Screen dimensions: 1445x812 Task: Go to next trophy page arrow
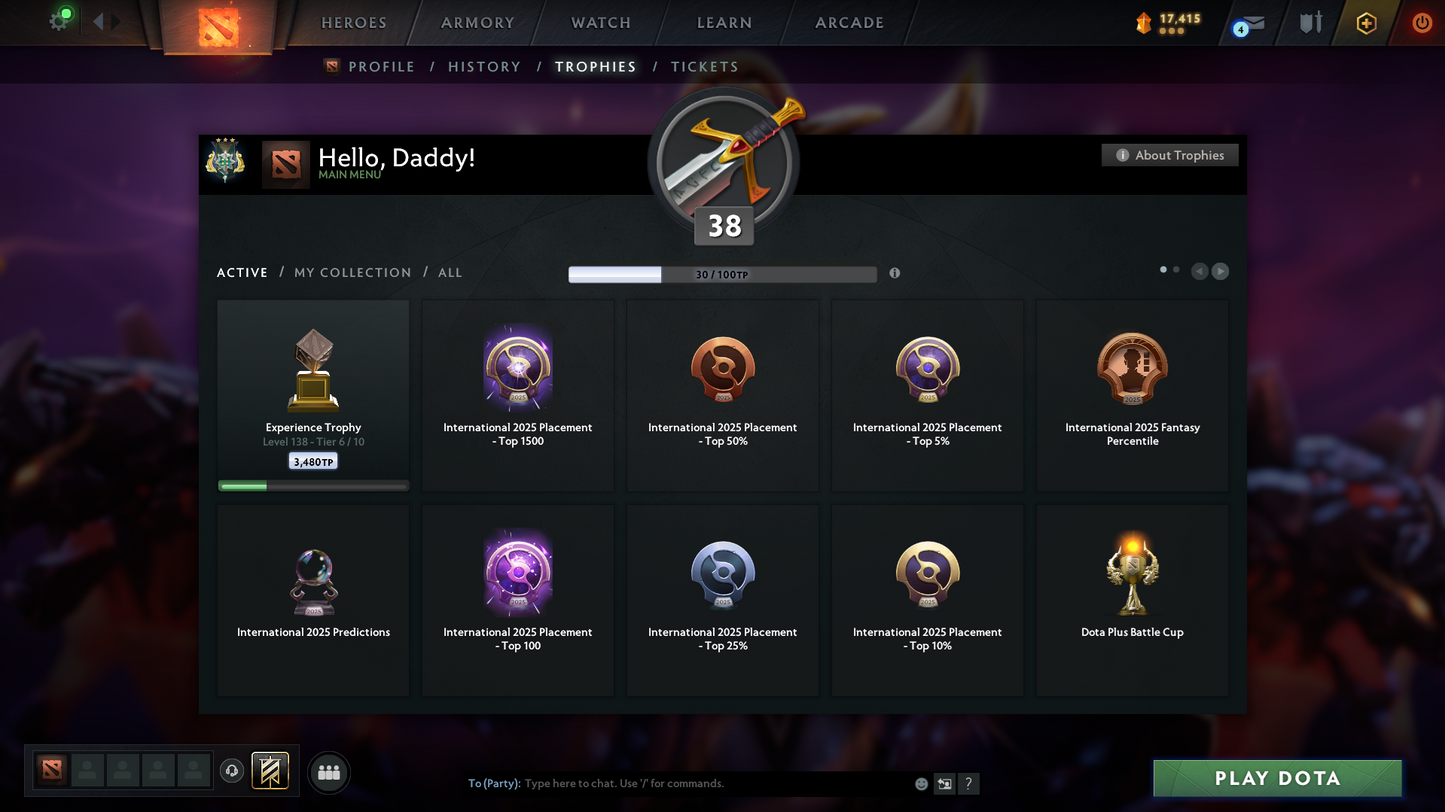[1220, 271]
